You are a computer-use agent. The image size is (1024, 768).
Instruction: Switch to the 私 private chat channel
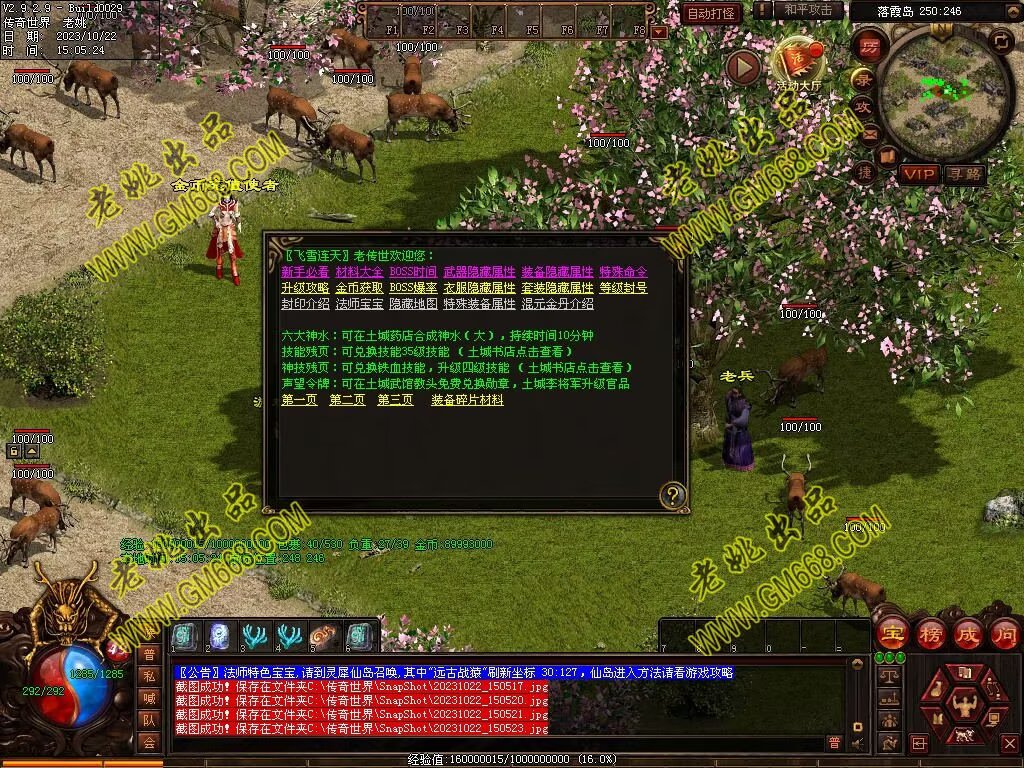click(x=149, y=676)
